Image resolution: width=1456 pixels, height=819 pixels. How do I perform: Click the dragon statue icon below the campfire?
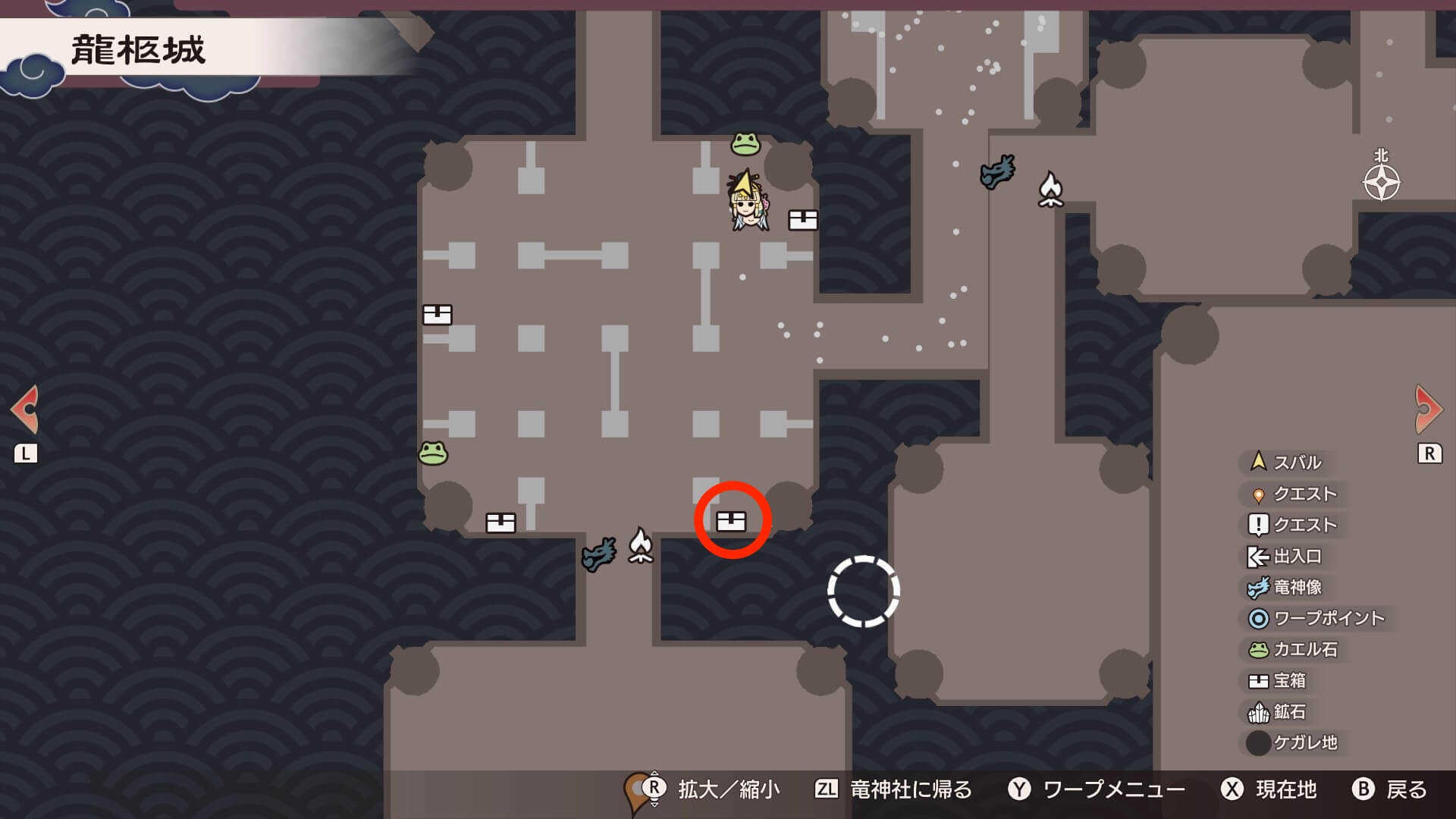pos(599,555)
